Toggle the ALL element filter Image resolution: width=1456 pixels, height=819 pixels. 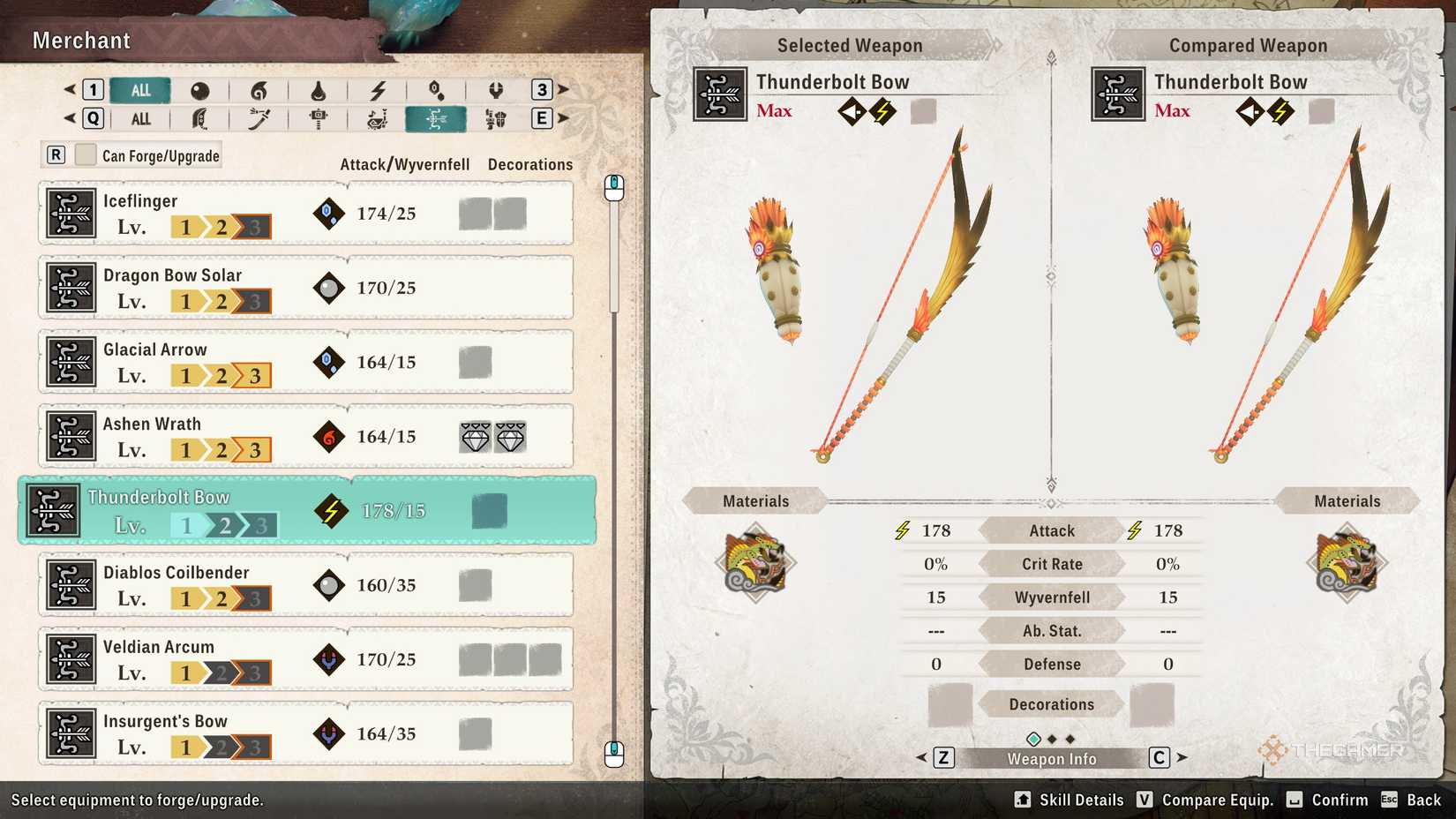(x=139, y=89)
